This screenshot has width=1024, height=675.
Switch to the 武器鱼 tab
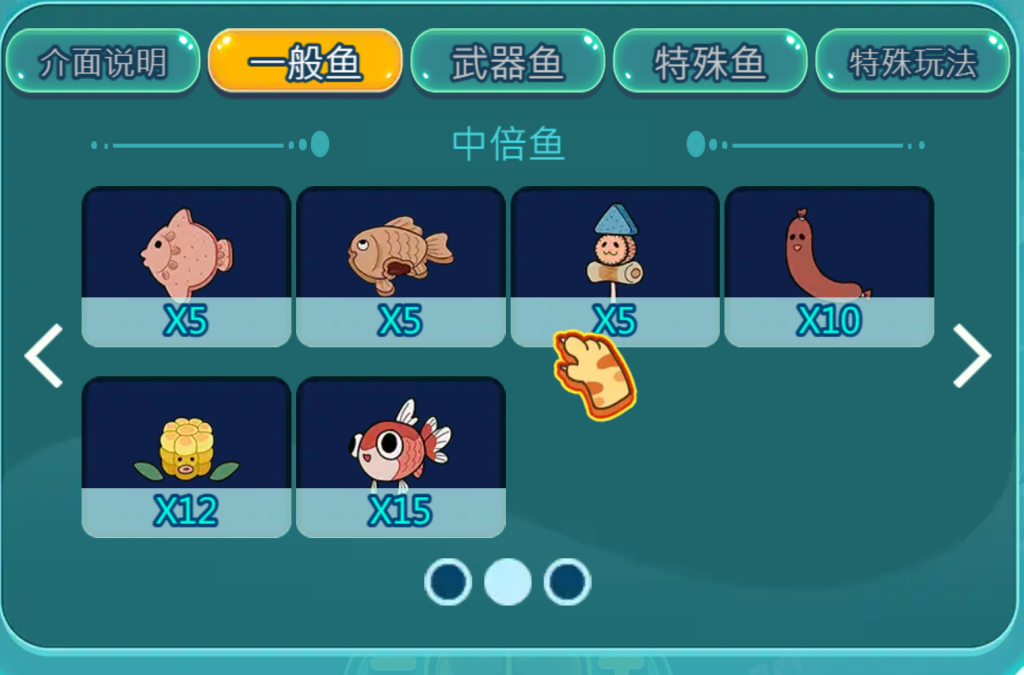pyautogui.click(x=508, y=62)
